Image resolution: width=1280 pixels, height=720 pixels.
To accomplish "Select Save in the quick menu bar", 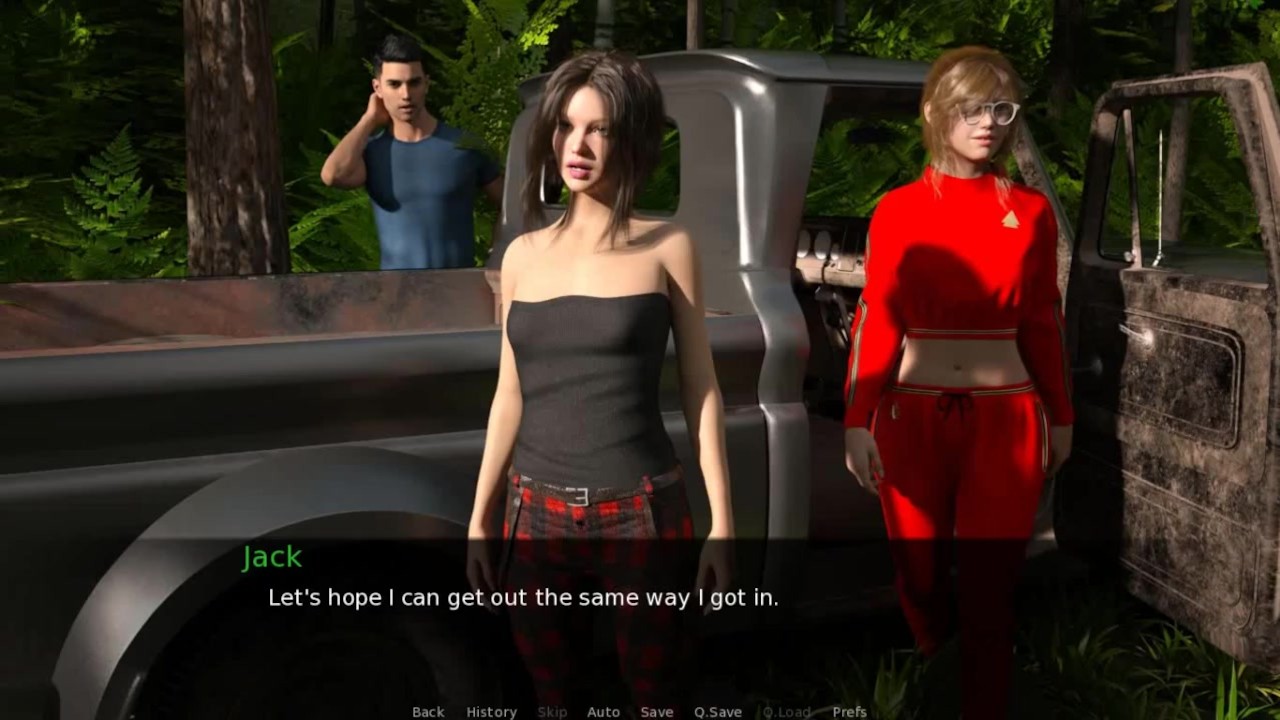I will (657, 712).
